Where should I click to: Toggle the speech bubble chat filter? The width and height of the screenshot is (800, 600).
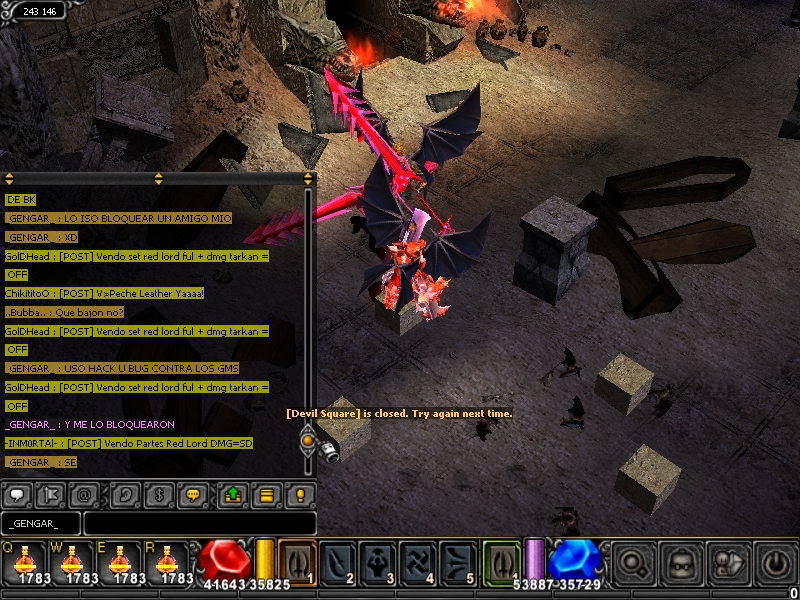pyautogui.click(x=16, y=494)
